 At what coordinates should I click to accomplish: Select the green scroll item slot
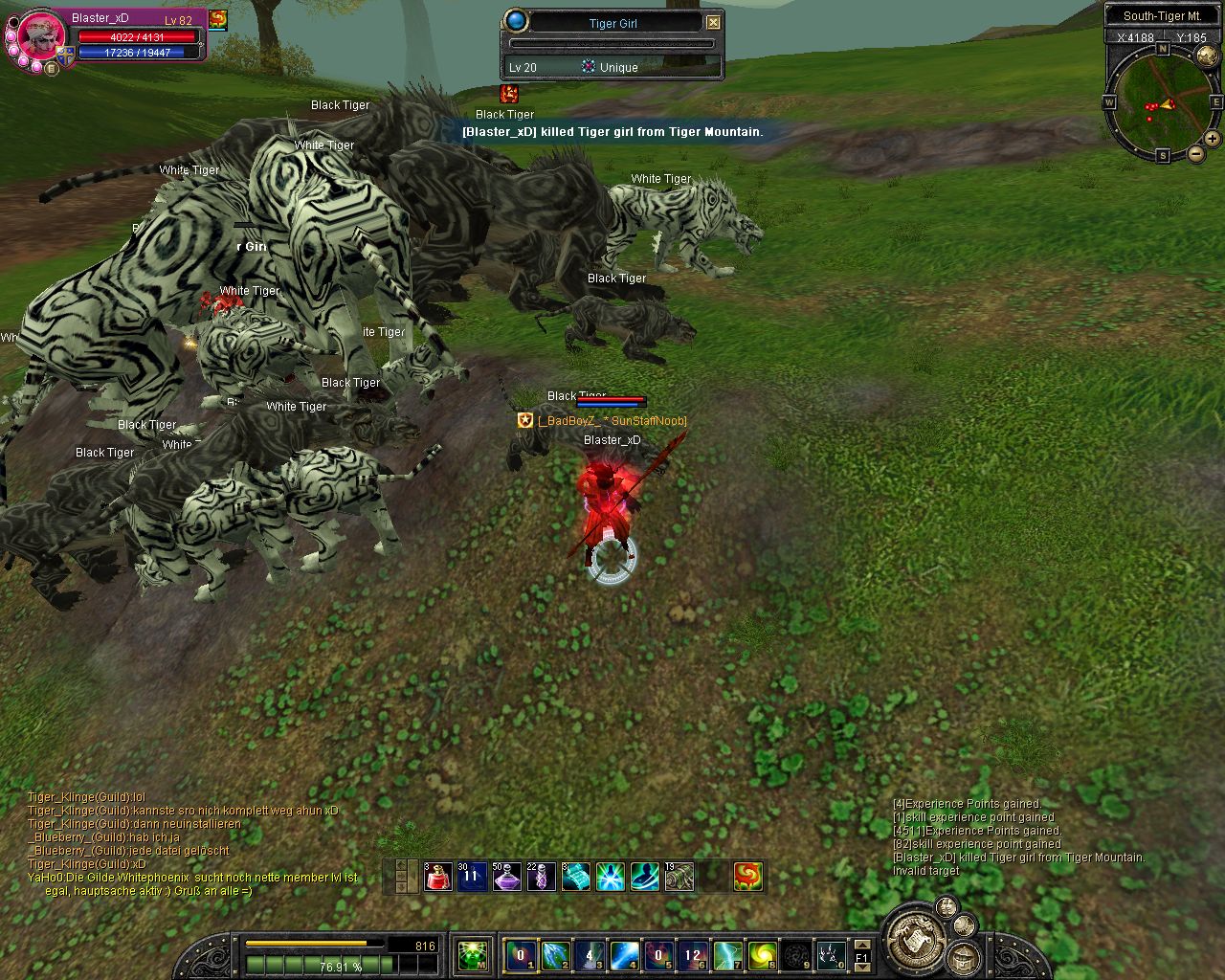[x=679, y=876]
